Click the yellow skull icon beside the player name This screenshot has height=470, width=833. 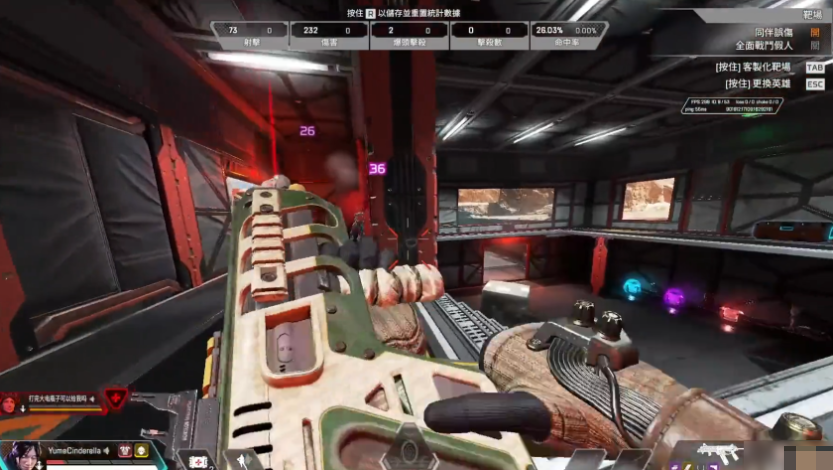(x=141, y=451)
